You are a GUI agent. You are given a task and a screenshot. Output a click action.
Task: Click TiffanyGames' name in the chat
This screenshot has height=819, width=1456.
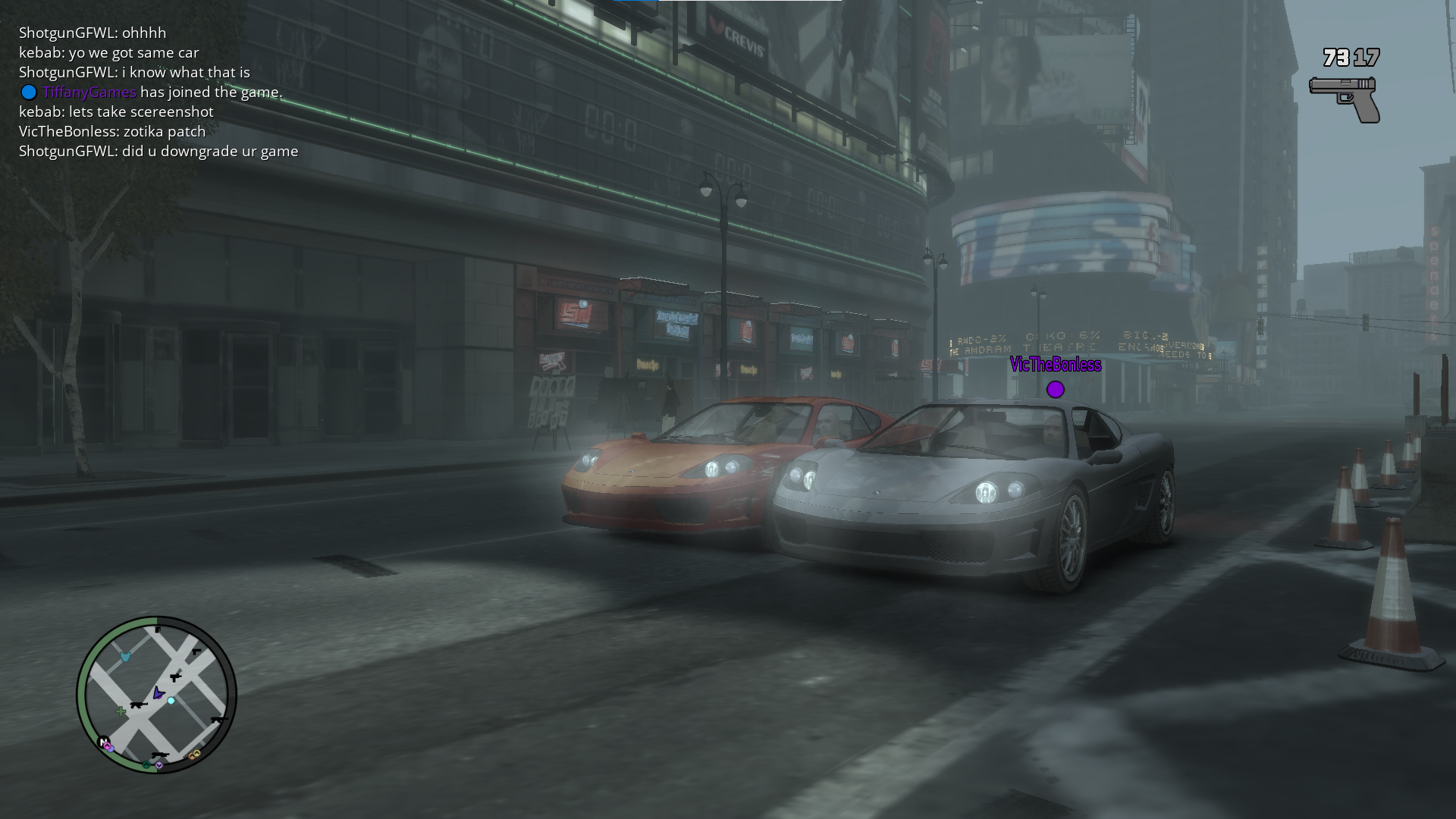89,92
